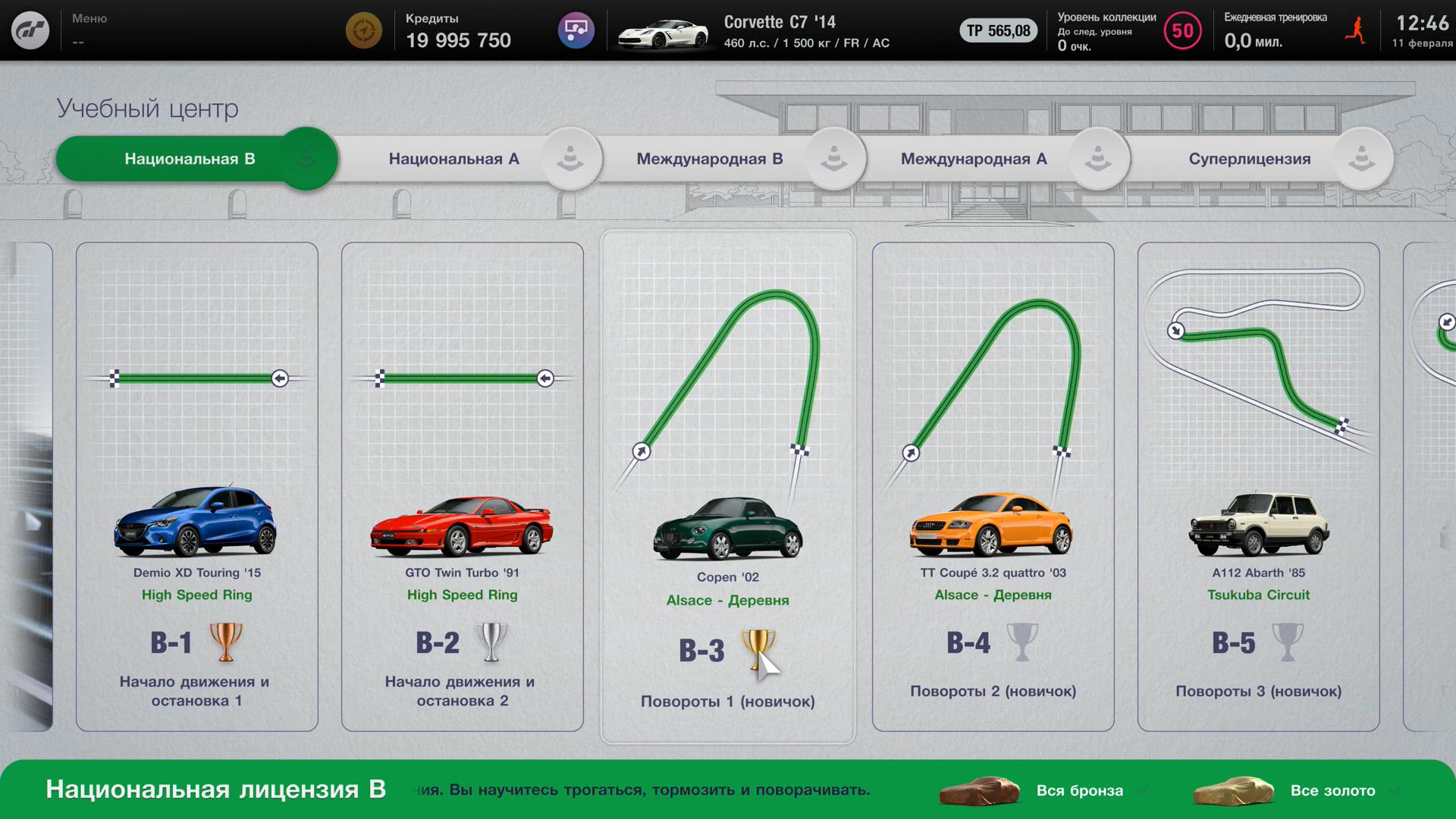Switch to the Суперлицензия tab
The image size is (1456, 819).
coord(1249,159)
